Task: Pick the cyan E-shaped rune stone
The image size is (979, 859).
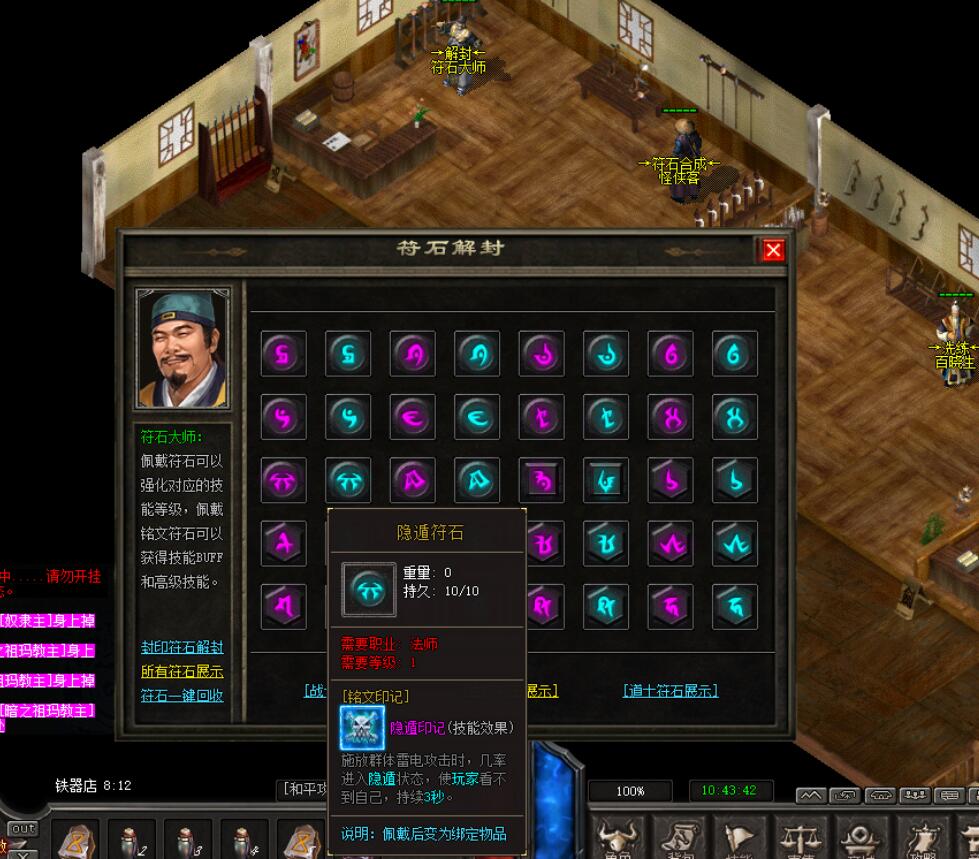Action: click(x=477, y=417)
